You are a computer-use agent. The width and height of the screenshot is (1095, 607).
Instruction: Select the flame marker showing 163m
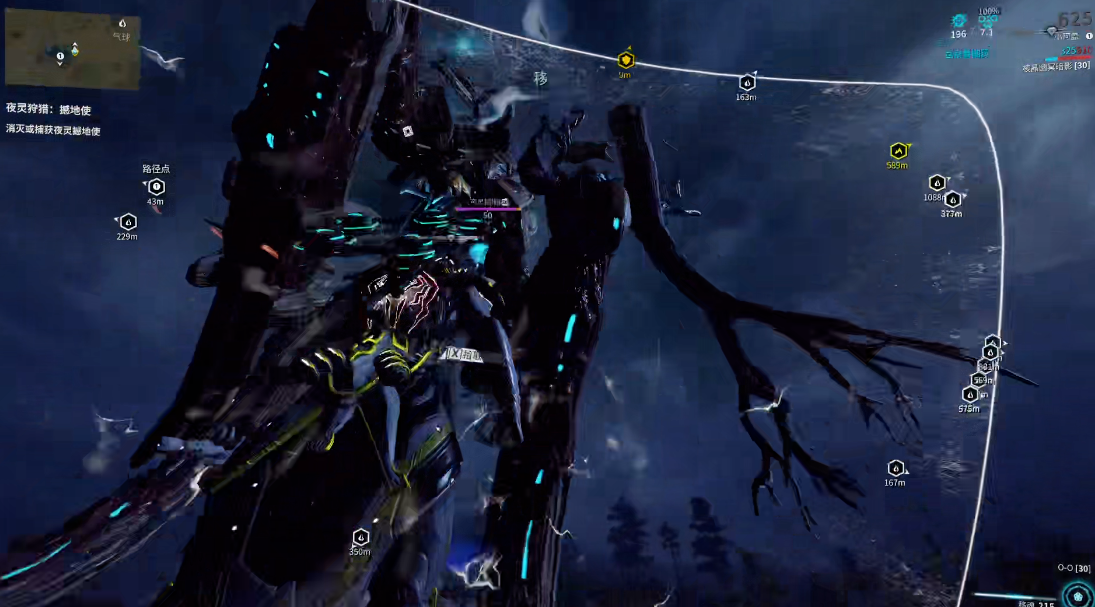[x=746, y=83]
